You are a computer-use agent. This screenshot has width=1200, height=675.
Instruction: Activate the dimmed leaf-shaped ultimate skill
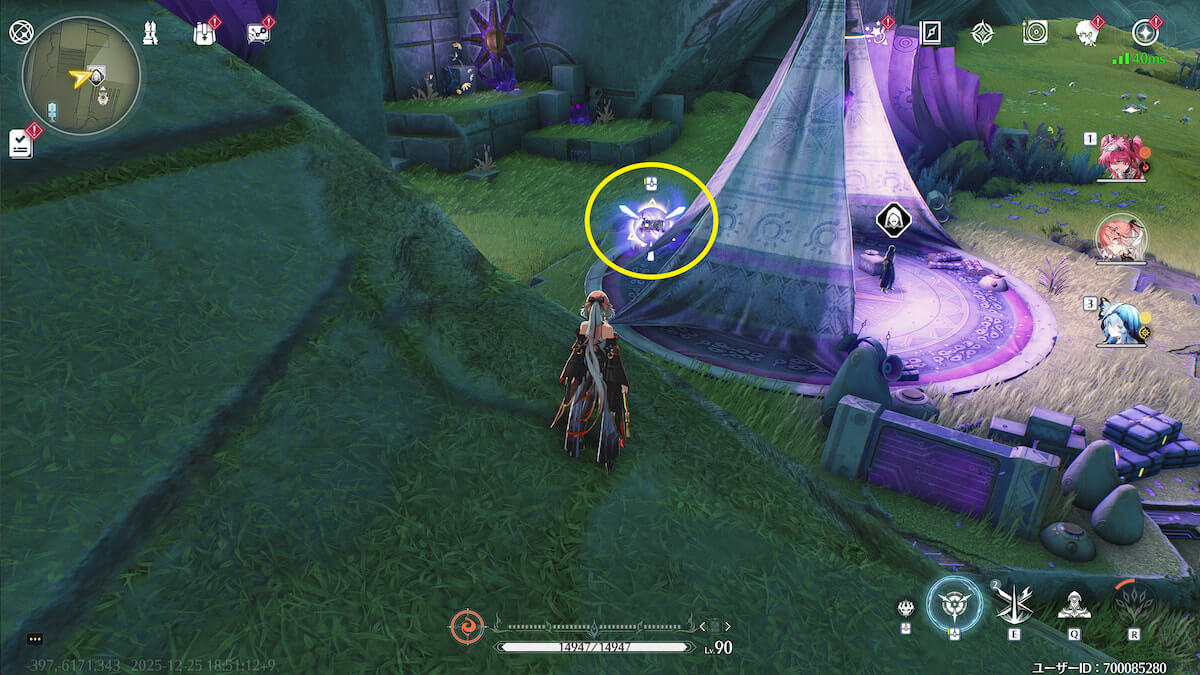[x=1134, y=603]
